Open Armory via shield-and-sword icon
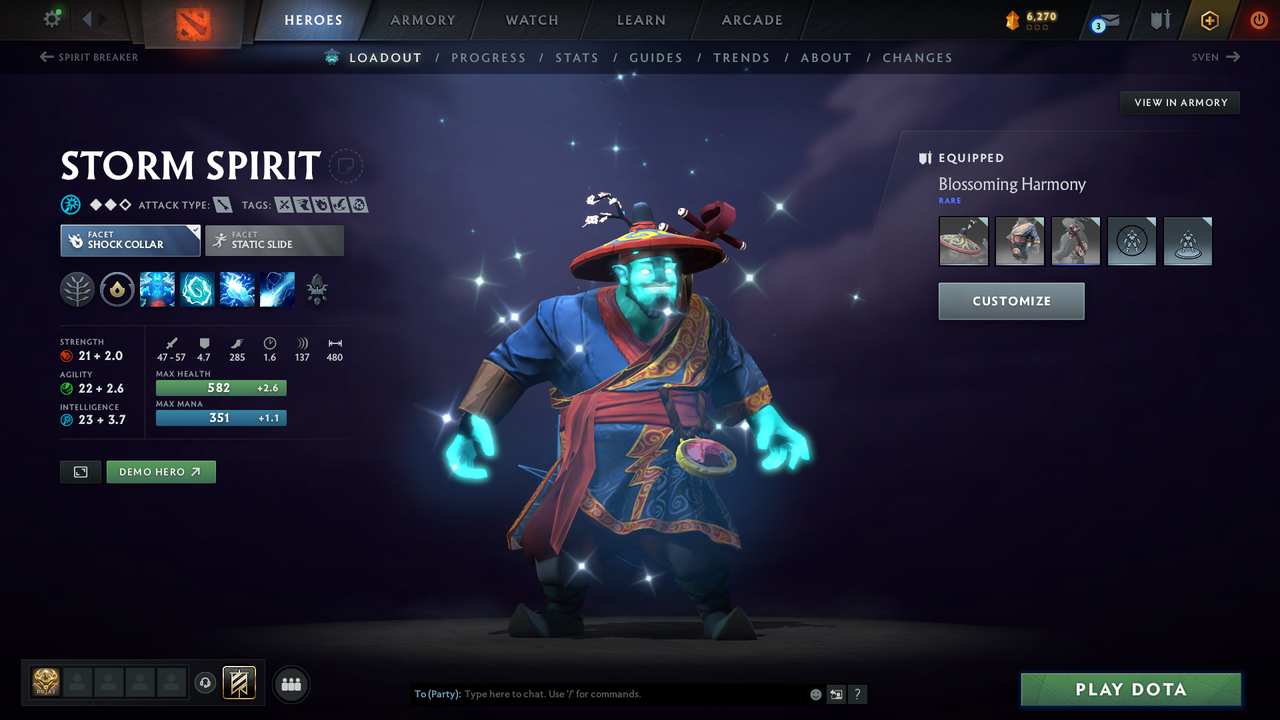 click(x=1160, y=19)
